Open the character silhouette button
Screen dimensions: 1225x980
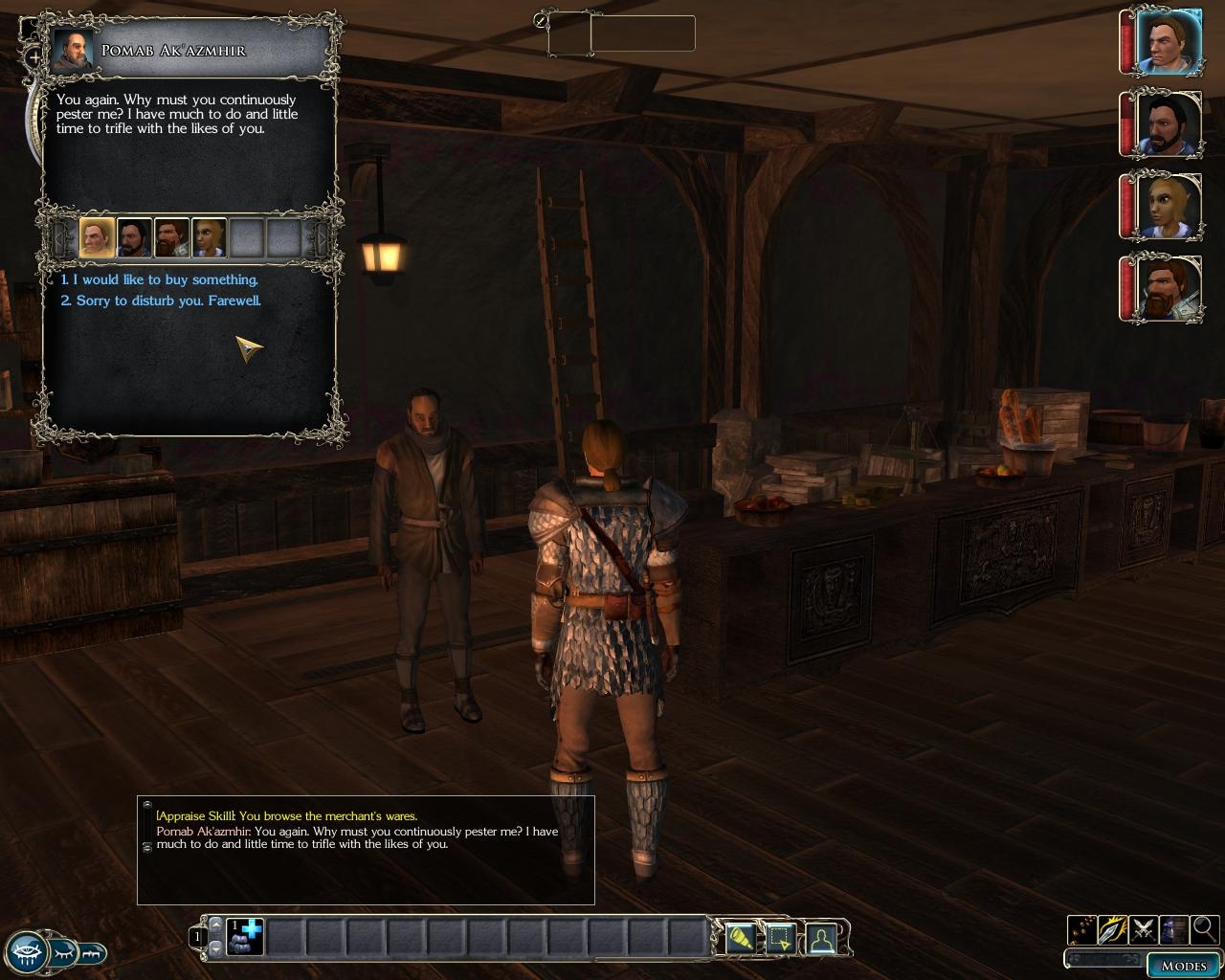[820, 938]
